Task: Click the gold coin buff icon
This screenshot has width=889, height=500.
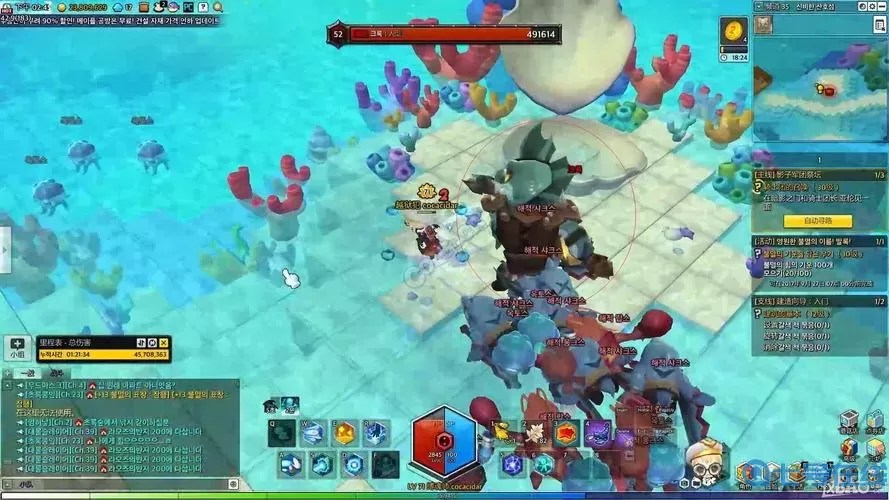Action: [734, 32]
